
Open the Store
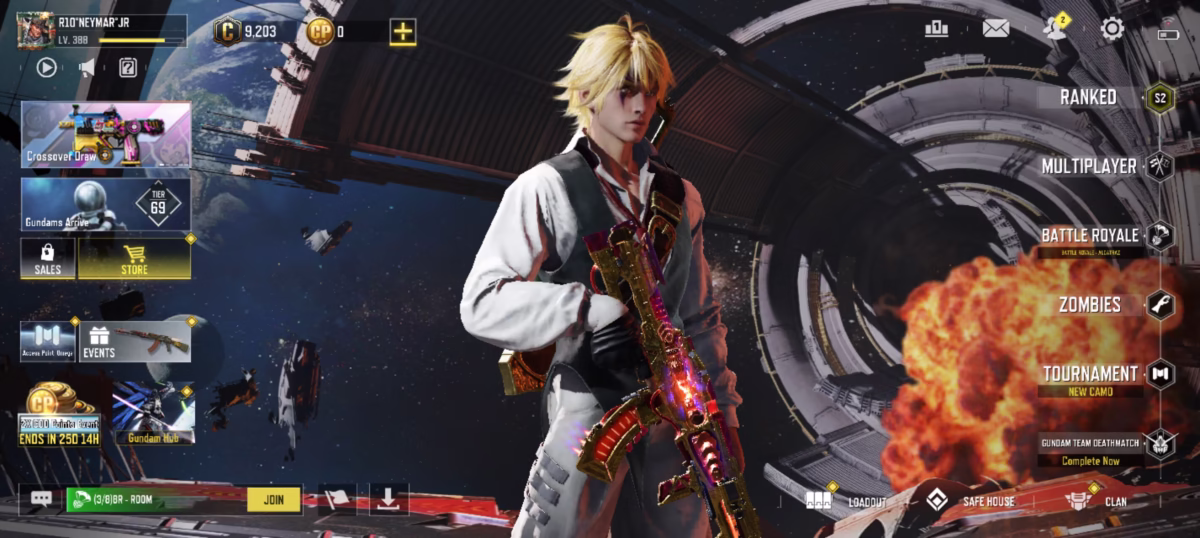[x=134, y=258]
